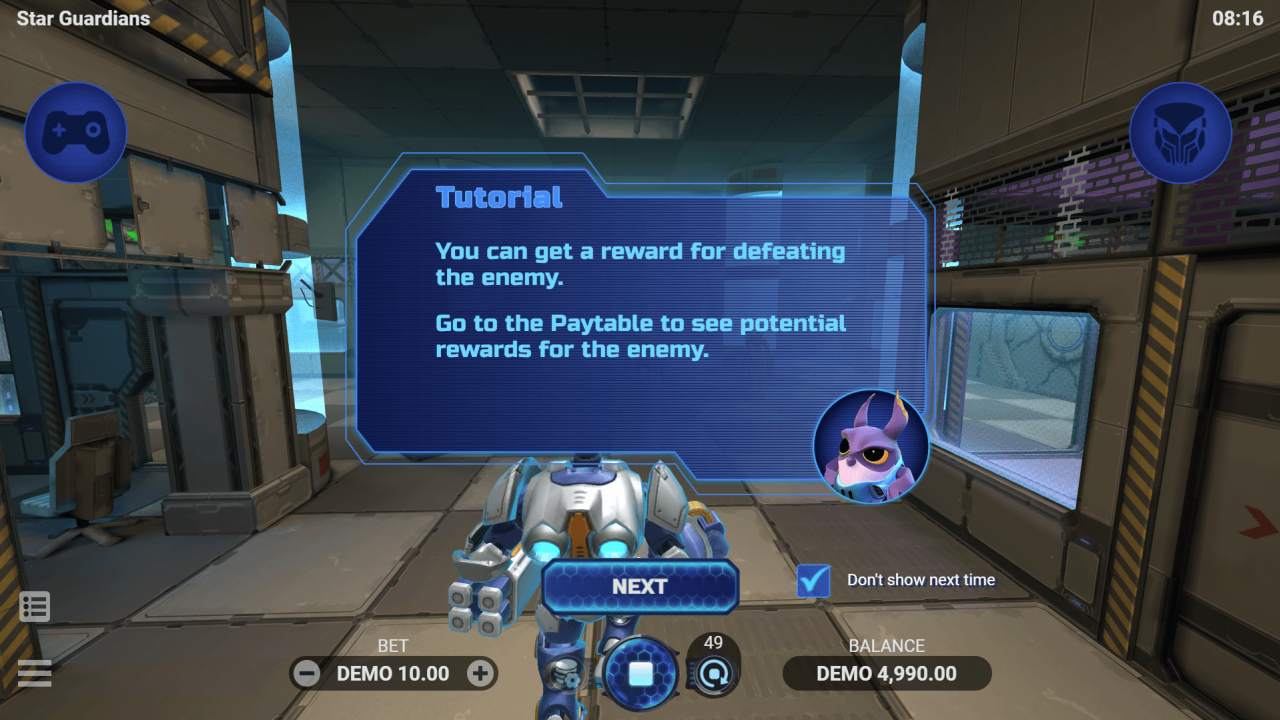This screenshot has height=720, width=1280.
Task: Open the gamepad game controls icon
Action: [x=75, y=133]
